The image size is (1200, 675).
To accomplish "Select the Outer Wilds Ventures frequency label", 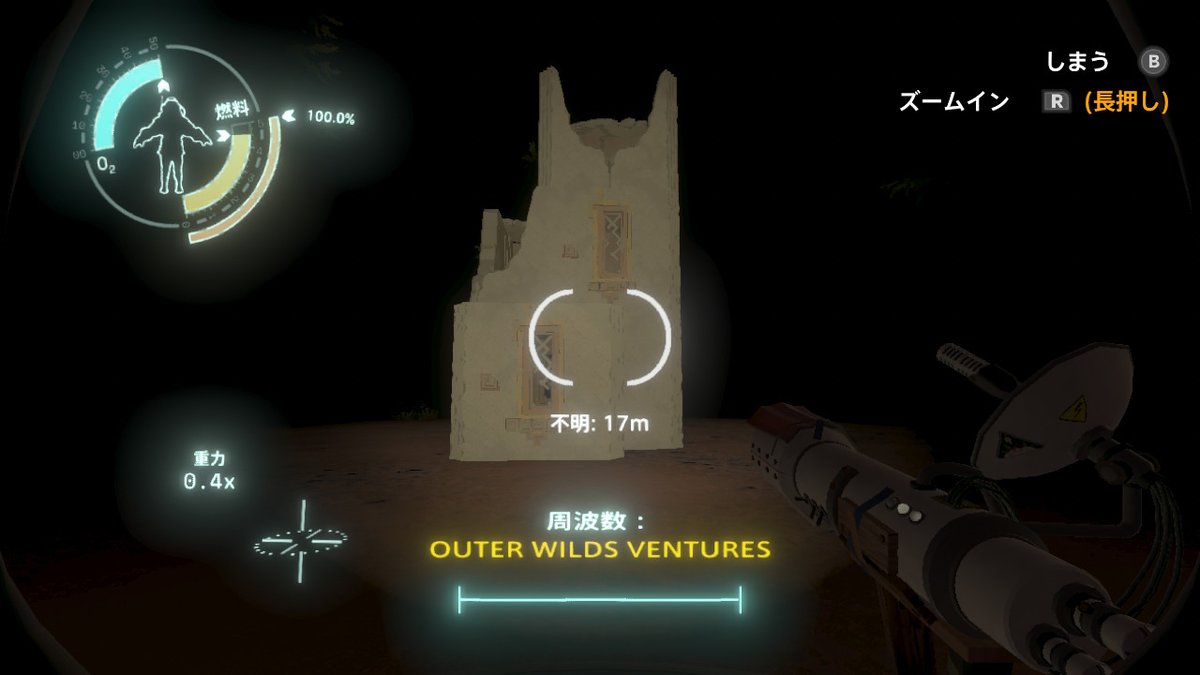I will (600, 550).
